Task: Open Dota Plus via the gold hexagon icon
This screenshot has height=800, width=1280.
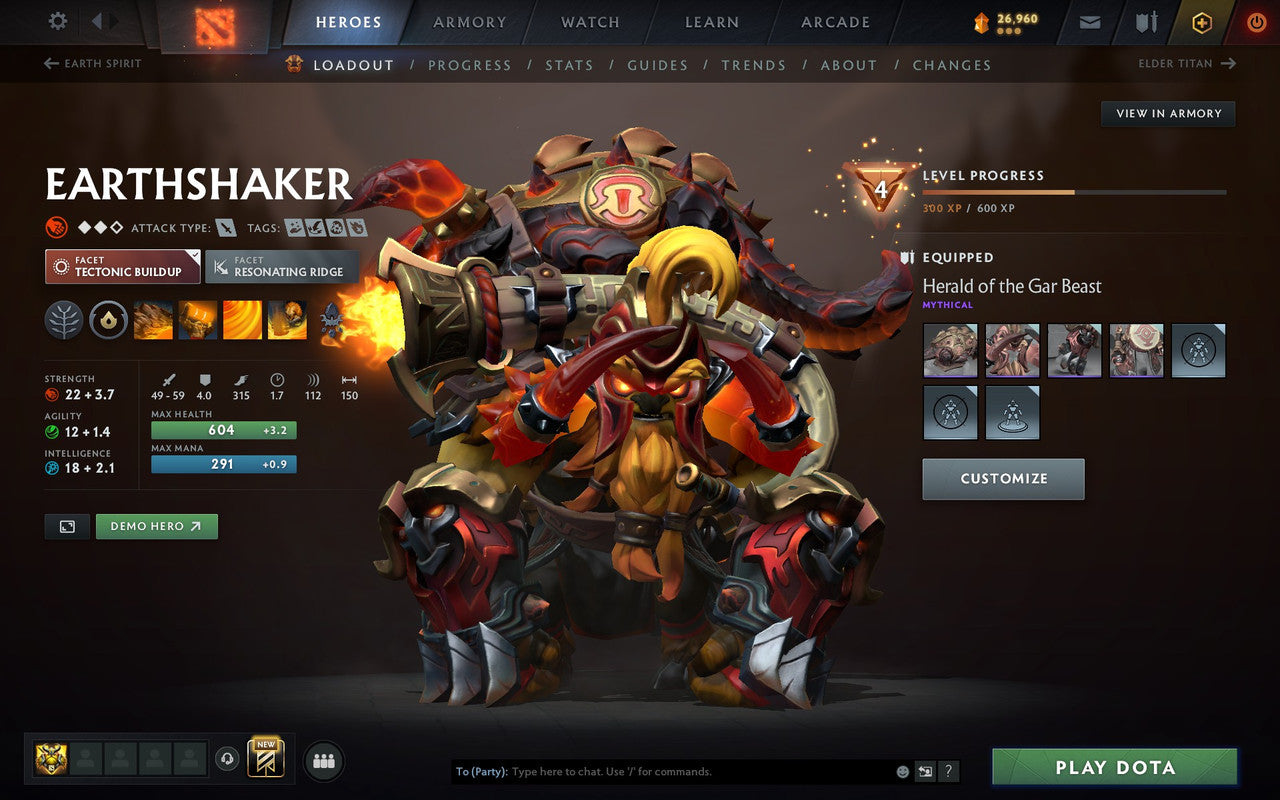Action: coord(1202,21)
